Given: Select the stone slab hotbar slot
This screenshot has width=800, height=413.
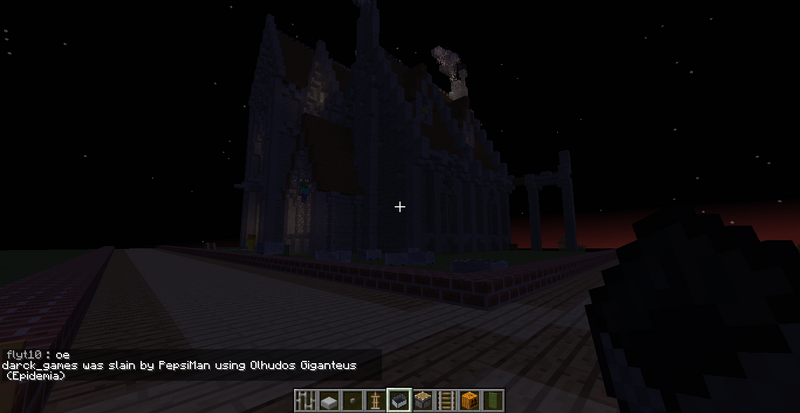Looking at the screenshot, I should tap(329, 401).
